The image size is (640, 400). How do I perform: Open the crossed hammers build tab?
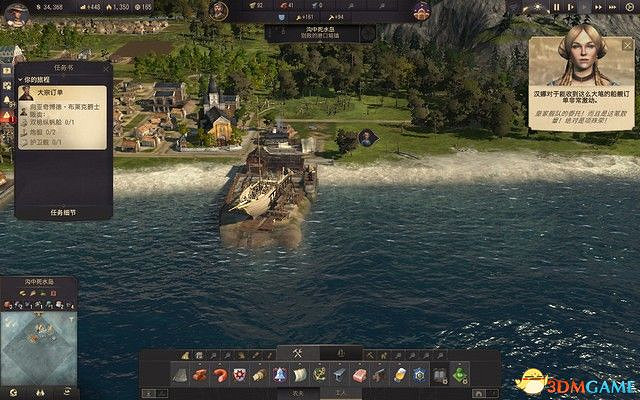(x=297, y=353)
